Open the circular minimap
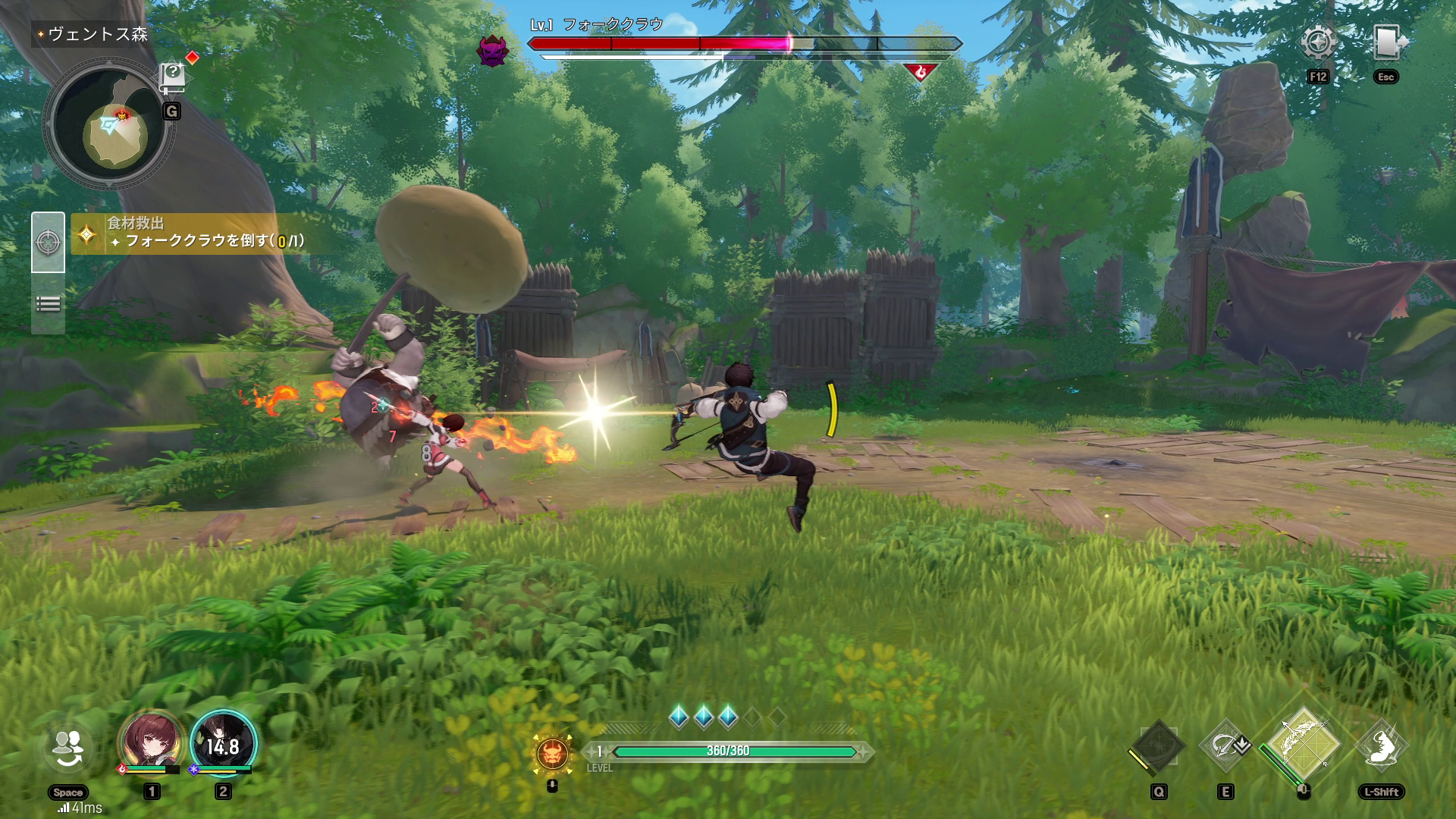 click(x=110, y=127)
